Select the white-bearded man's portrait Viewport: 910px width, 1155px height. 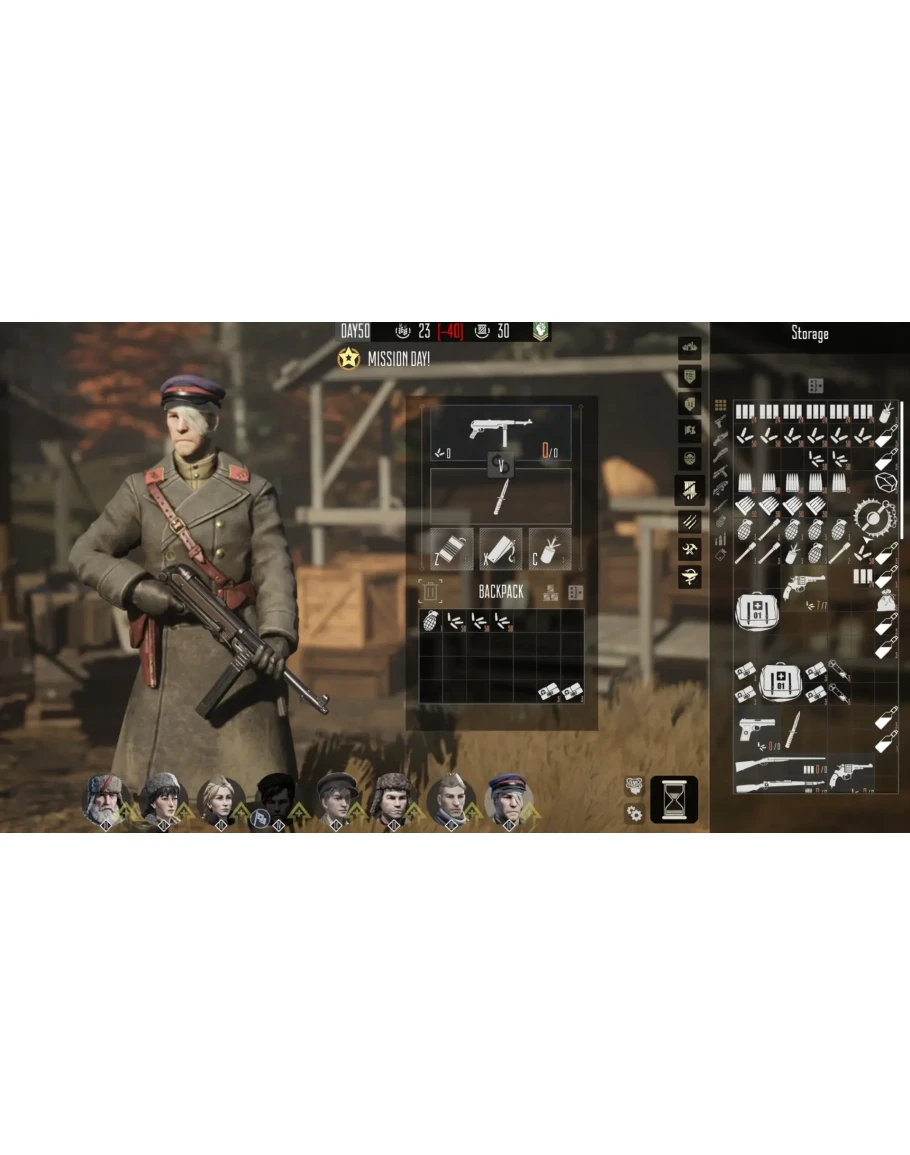(x=104, y=798)
